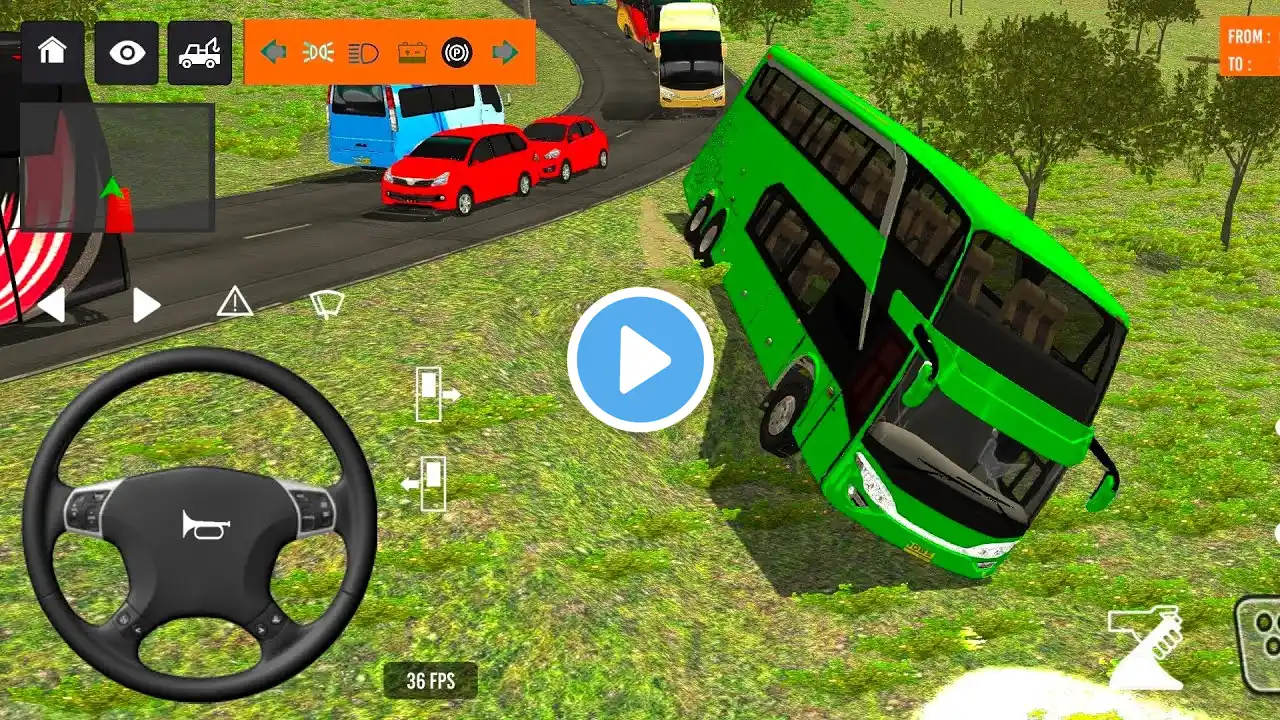Tap the white right triangle arrow

coord(146,305)
